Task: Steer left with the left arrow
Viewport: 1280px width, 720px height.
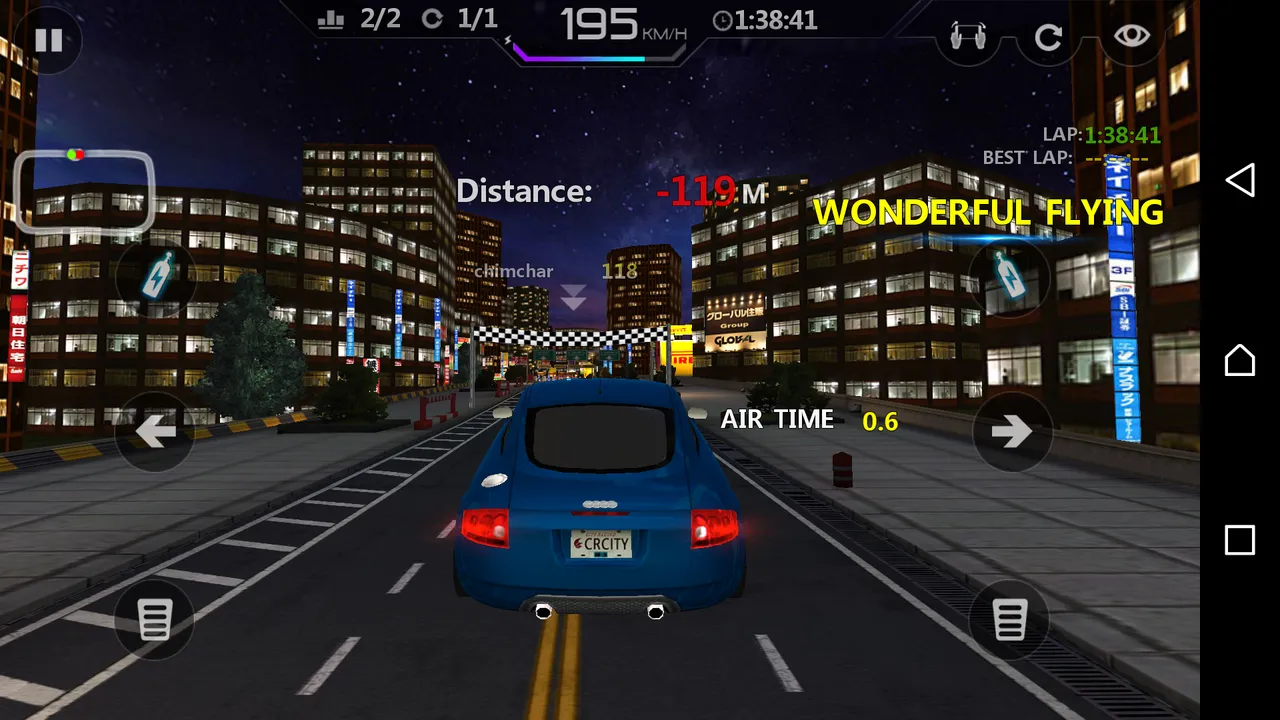Action: [155, 432]
